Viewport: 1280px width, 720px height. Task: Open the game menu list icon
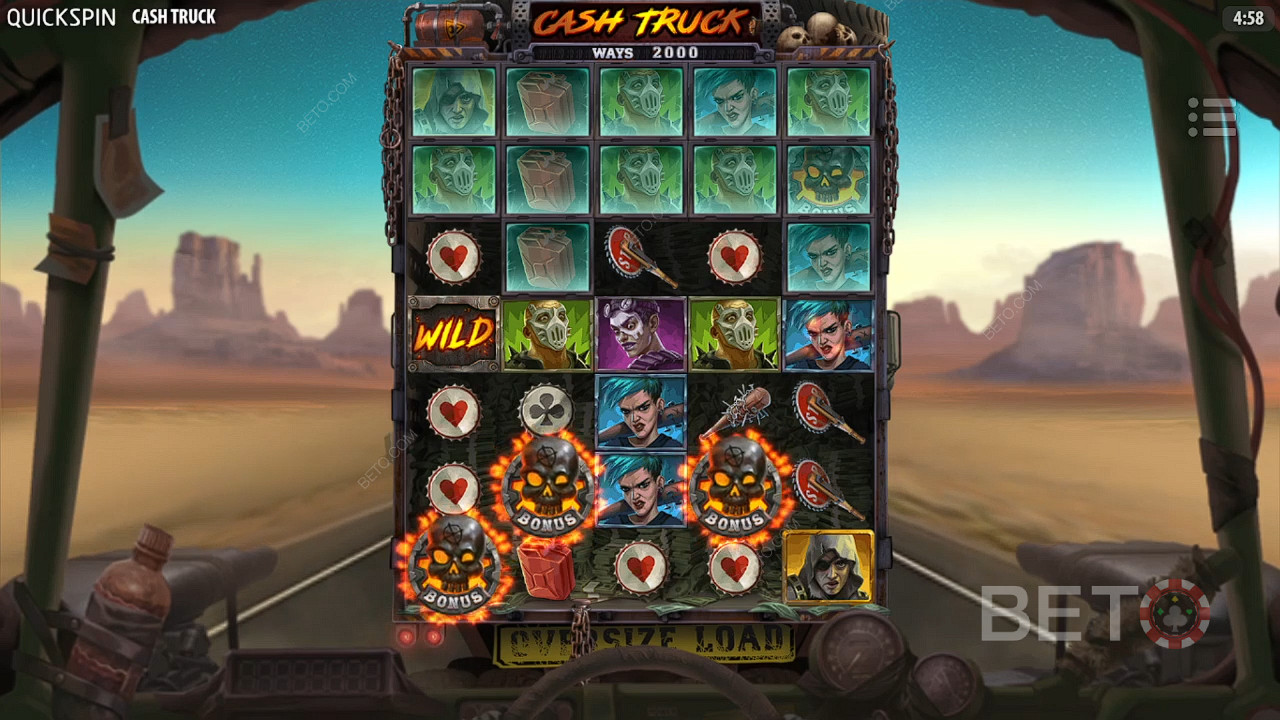tap(1212, 118)
